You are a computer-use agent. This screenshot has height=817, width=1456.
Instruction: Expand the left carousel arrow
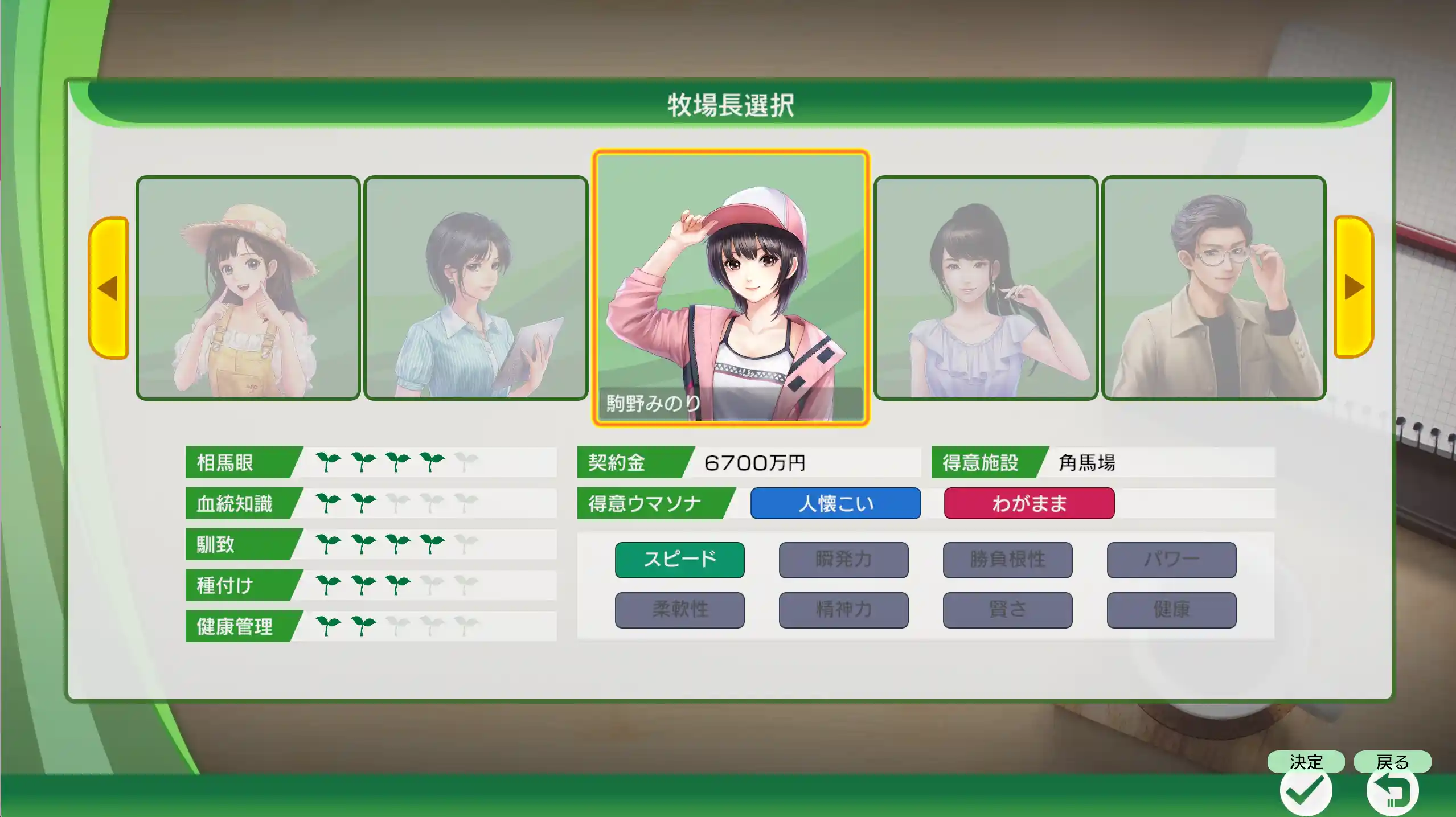pyautogui.click(x=109, y=288)
